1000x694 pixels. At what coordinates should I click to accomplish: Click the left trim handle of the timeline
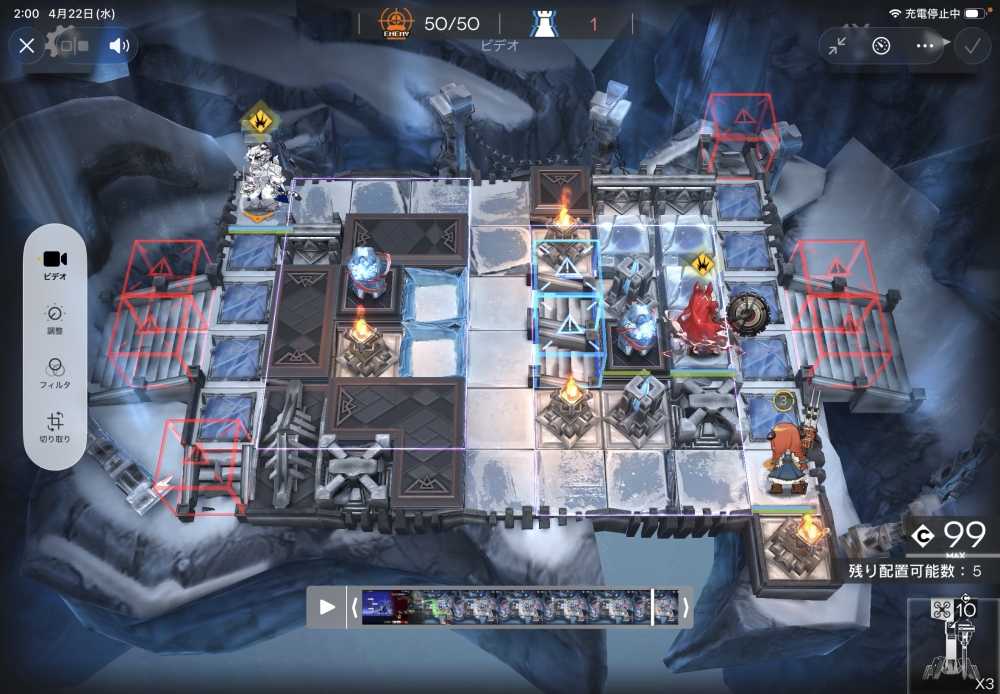[354, 607]
